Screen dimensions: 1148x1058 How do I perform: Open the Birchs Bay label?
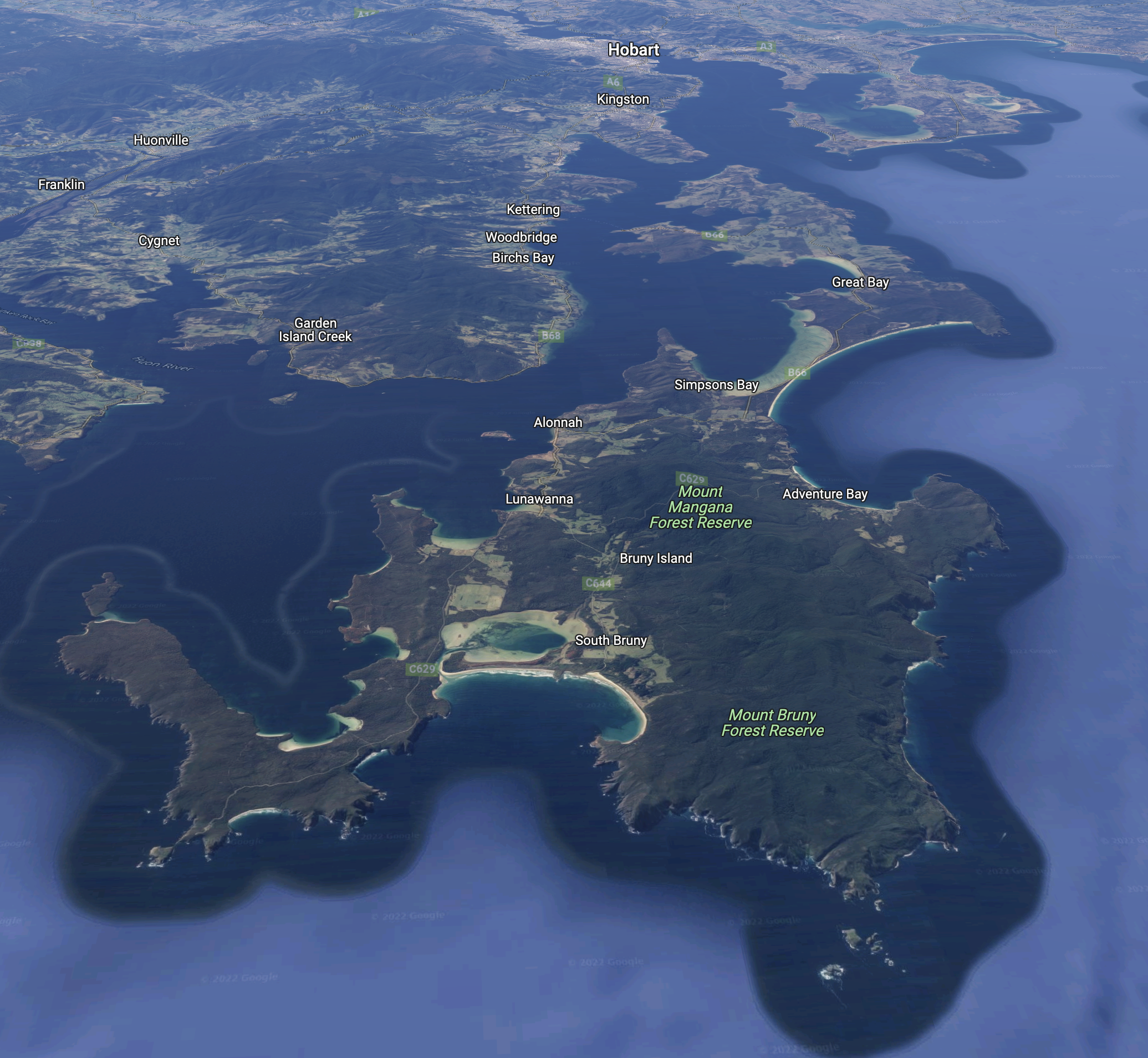[x=523, y=258]
